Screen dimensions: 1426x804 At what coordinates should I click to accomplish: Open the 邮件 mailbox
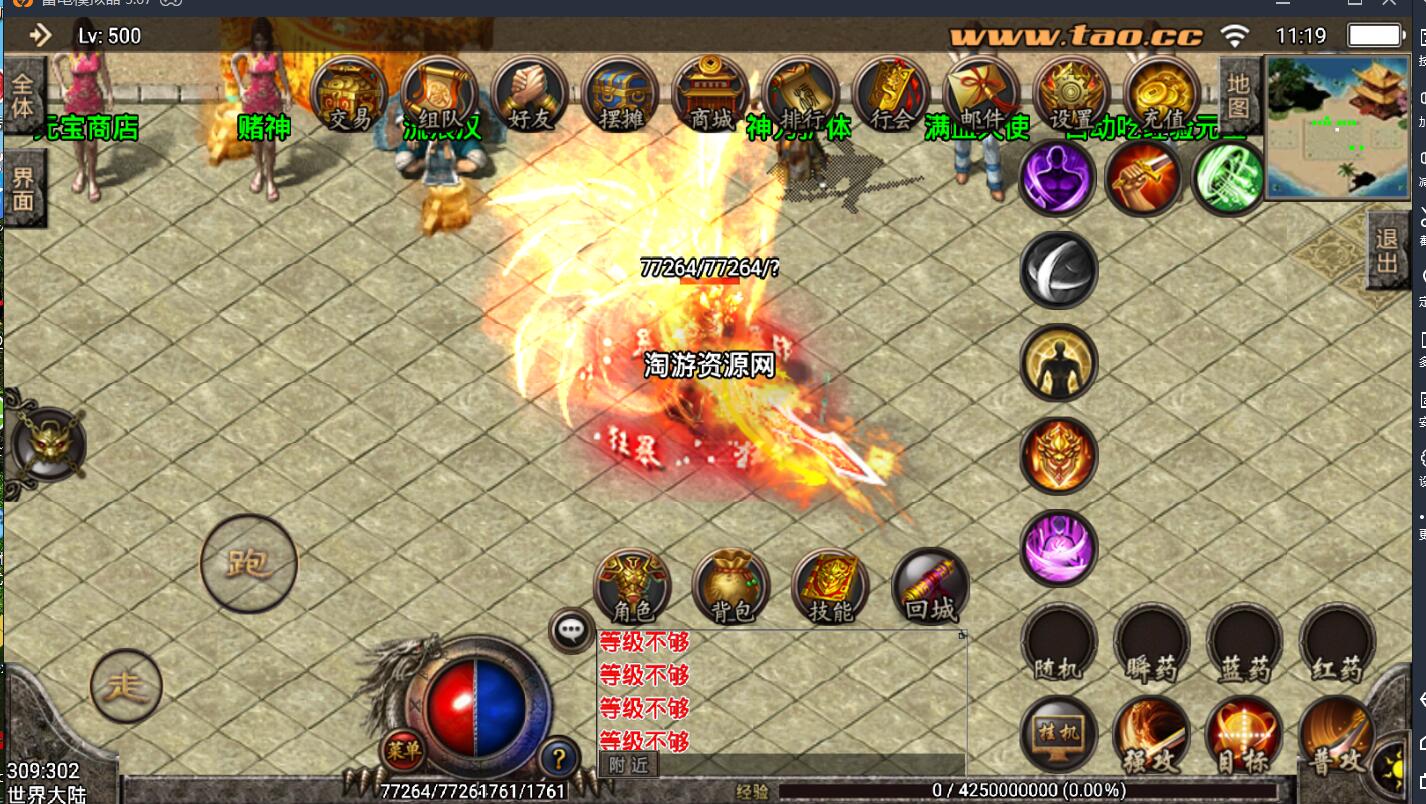click(x=981, y=94)
